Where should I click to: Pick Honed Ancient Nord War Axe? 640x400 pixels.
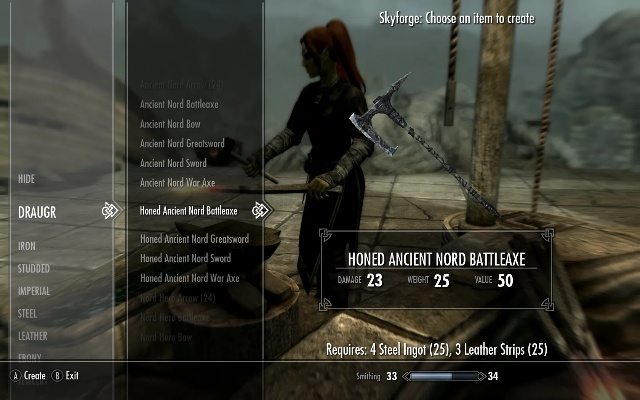(190, 278)
